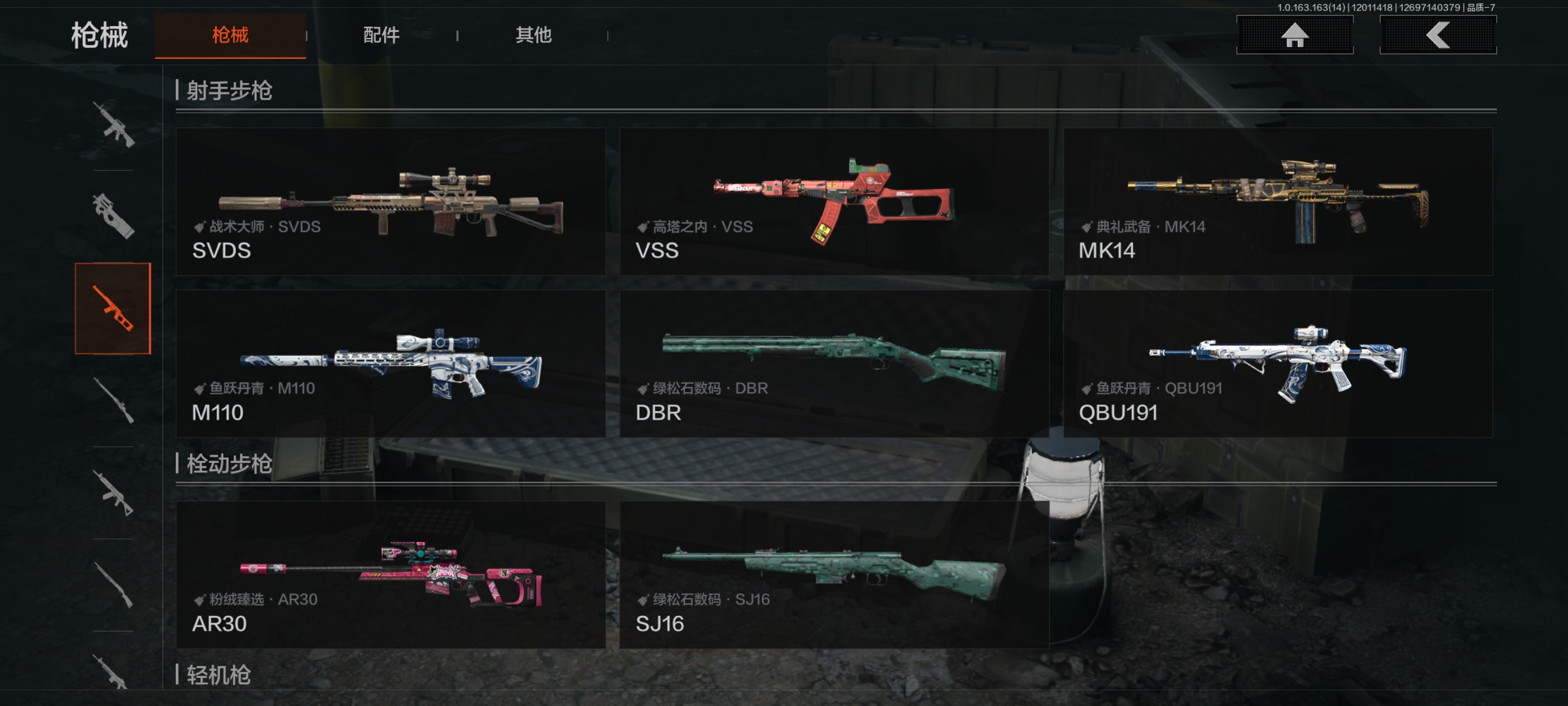The height and width of the screenshot is (706, 1568).
Task: Pick the M110 rifle card
Action: (x=390, y=364)
